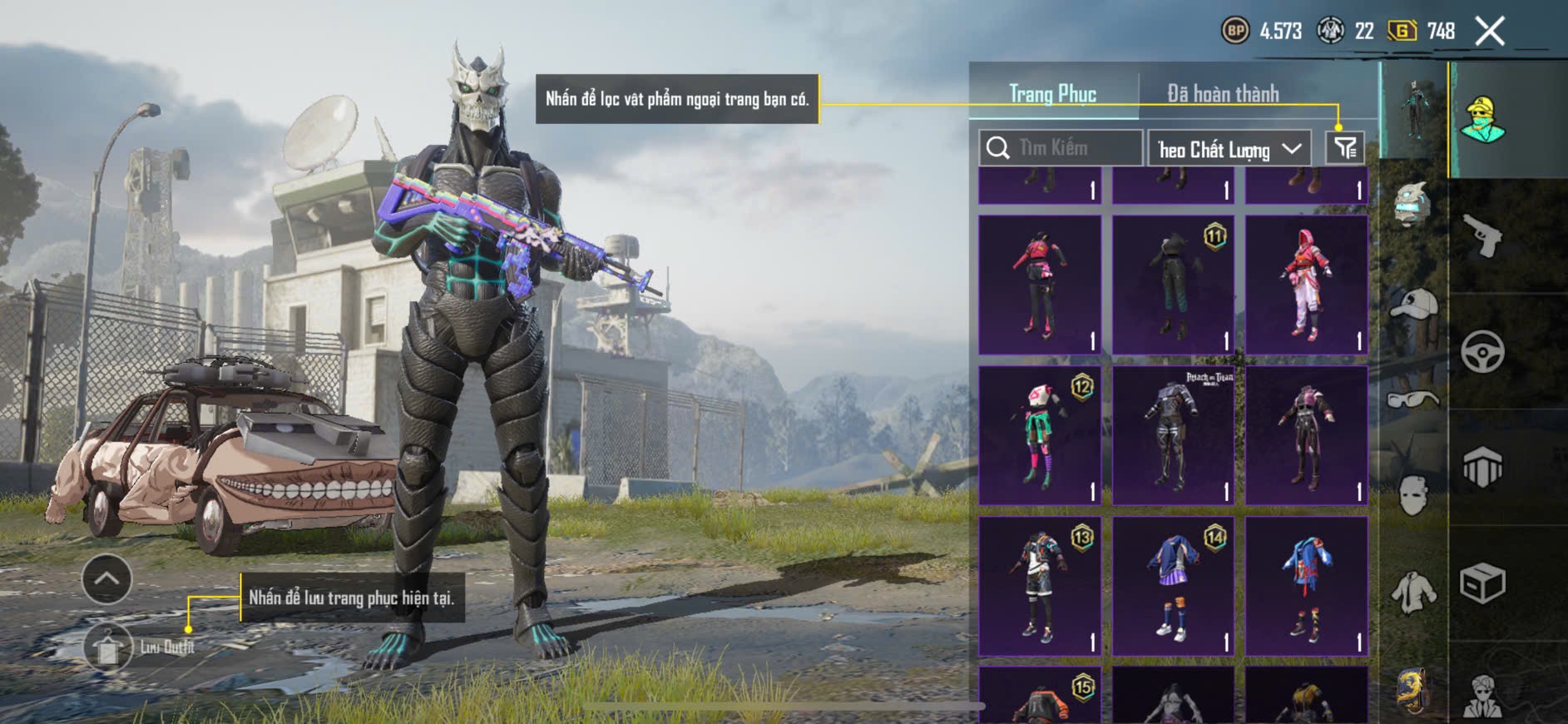Choose the pink hooded outfit tile

[1306, 285]
